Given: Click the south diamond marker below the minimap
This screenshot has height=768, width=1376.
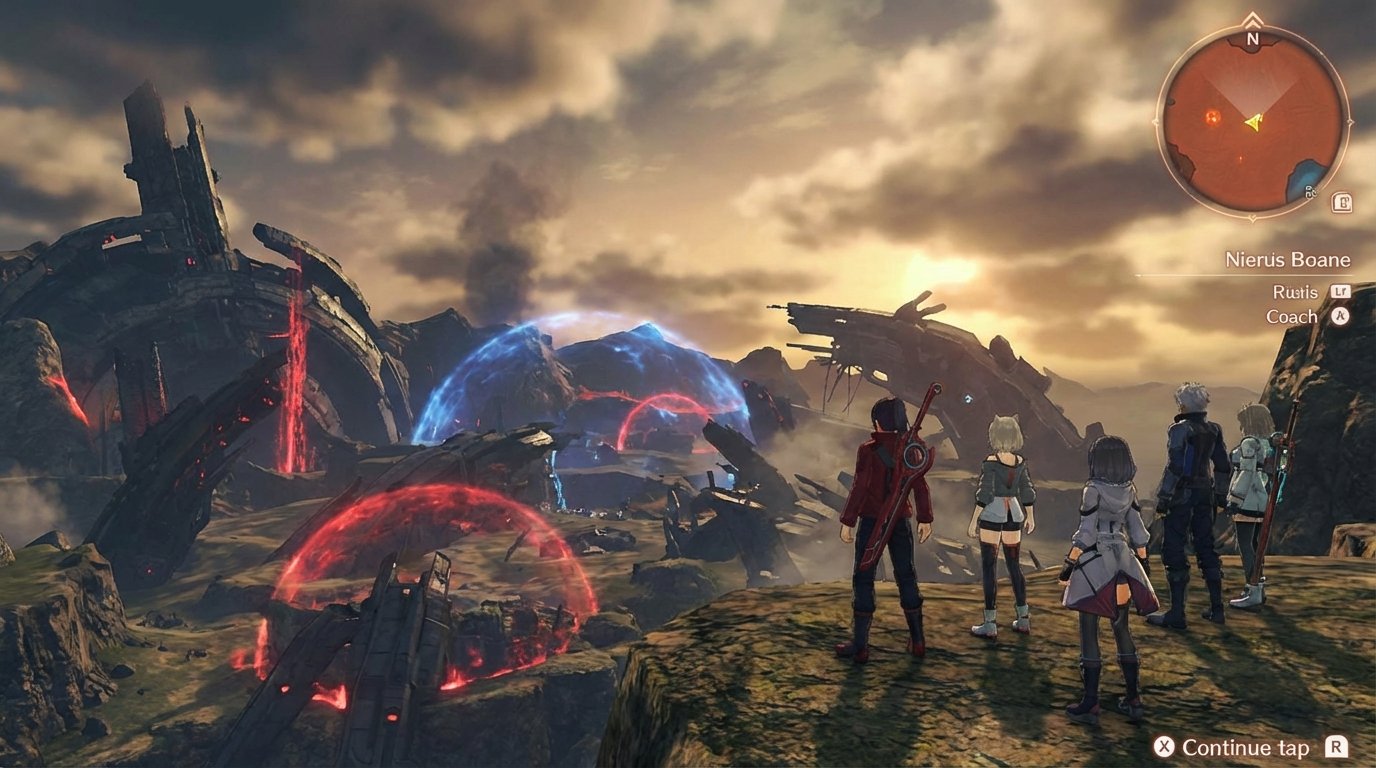Looking at the screenshot, I should [1252, 216].
